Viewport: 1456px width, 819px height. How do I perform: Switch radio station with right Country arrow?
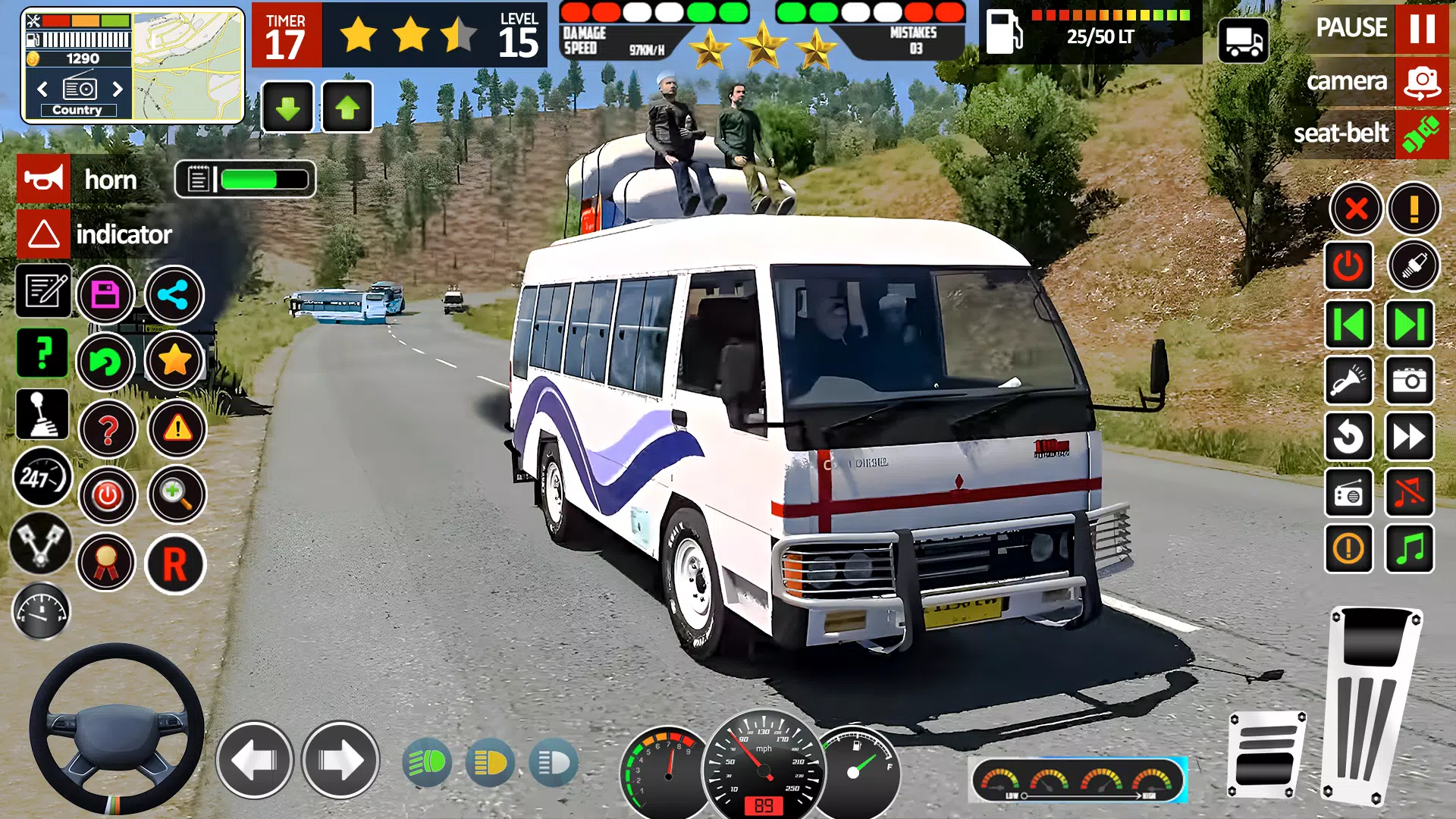pyautogui.click(x=118, y=89)
